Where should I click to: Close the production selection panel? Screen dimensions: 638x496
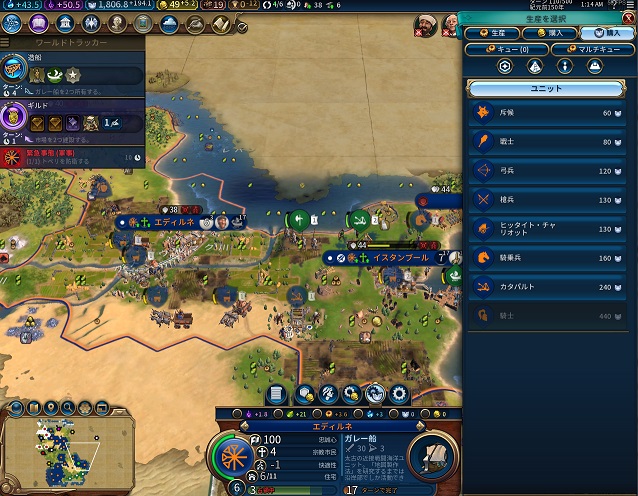pyautogui.click(x=629, y=18)
